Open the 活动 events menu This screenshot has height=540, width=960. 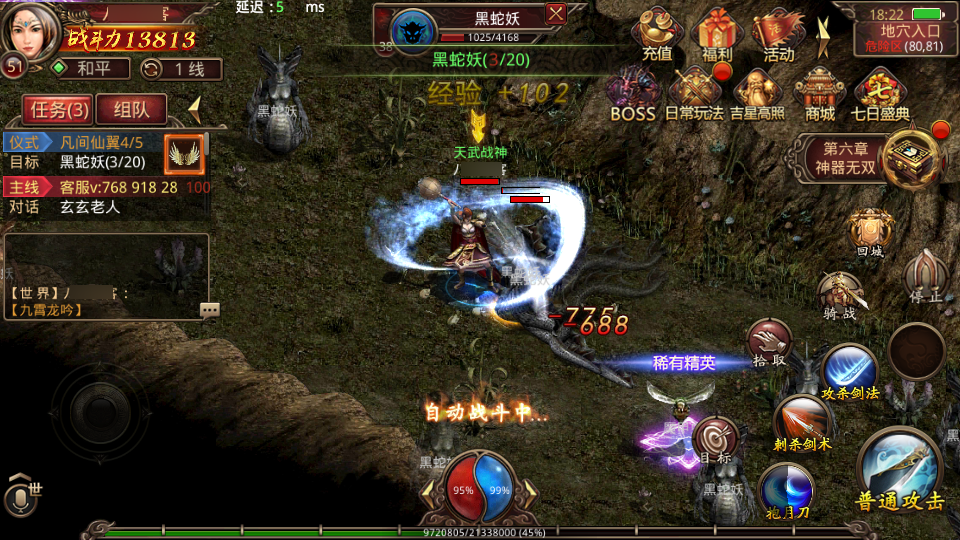pos(778,34)
